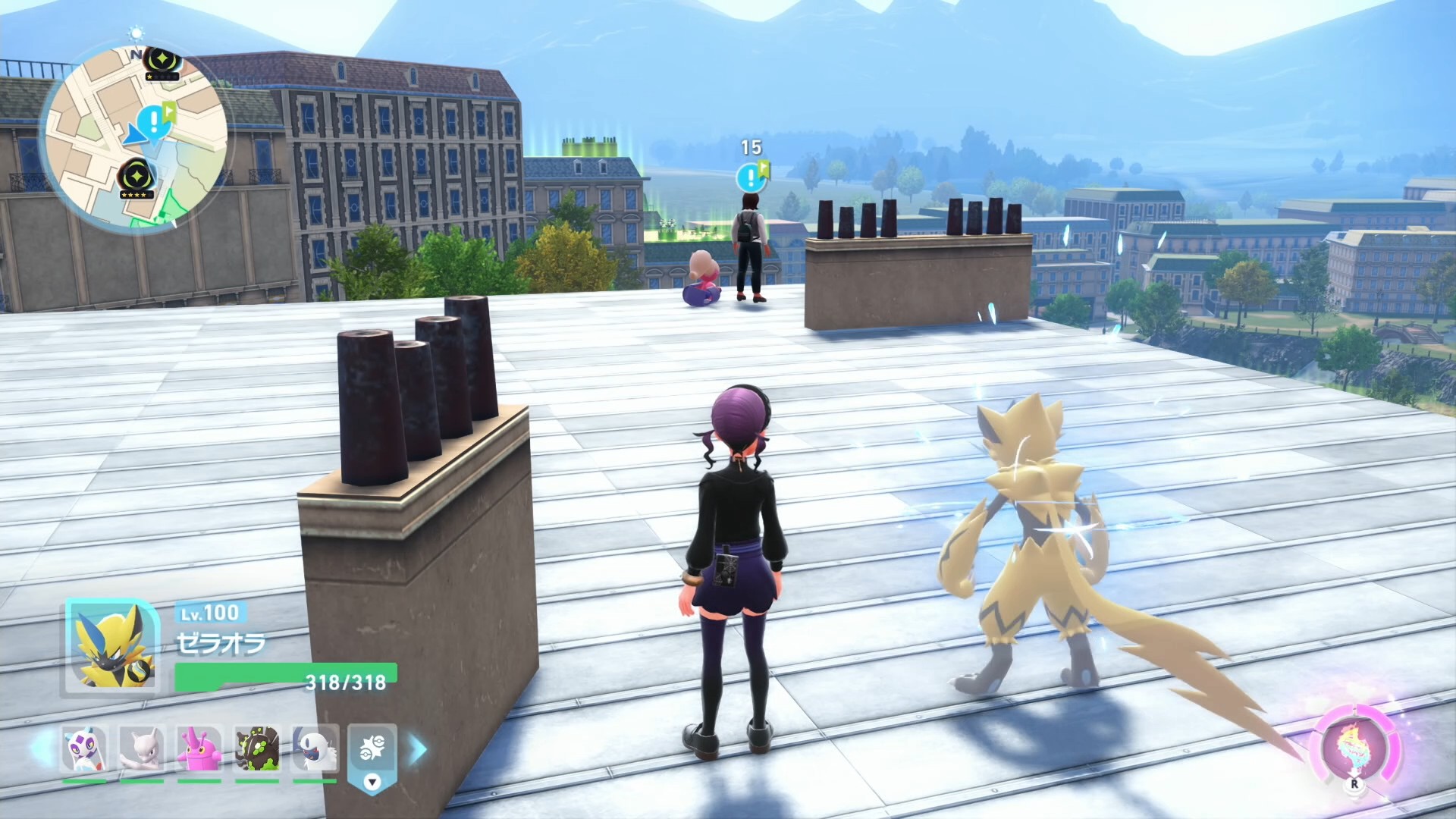This screenshot has height=819, width=1456.
Task: Click the floating quest marker showing 15
Action: click(x=751, y=177)
